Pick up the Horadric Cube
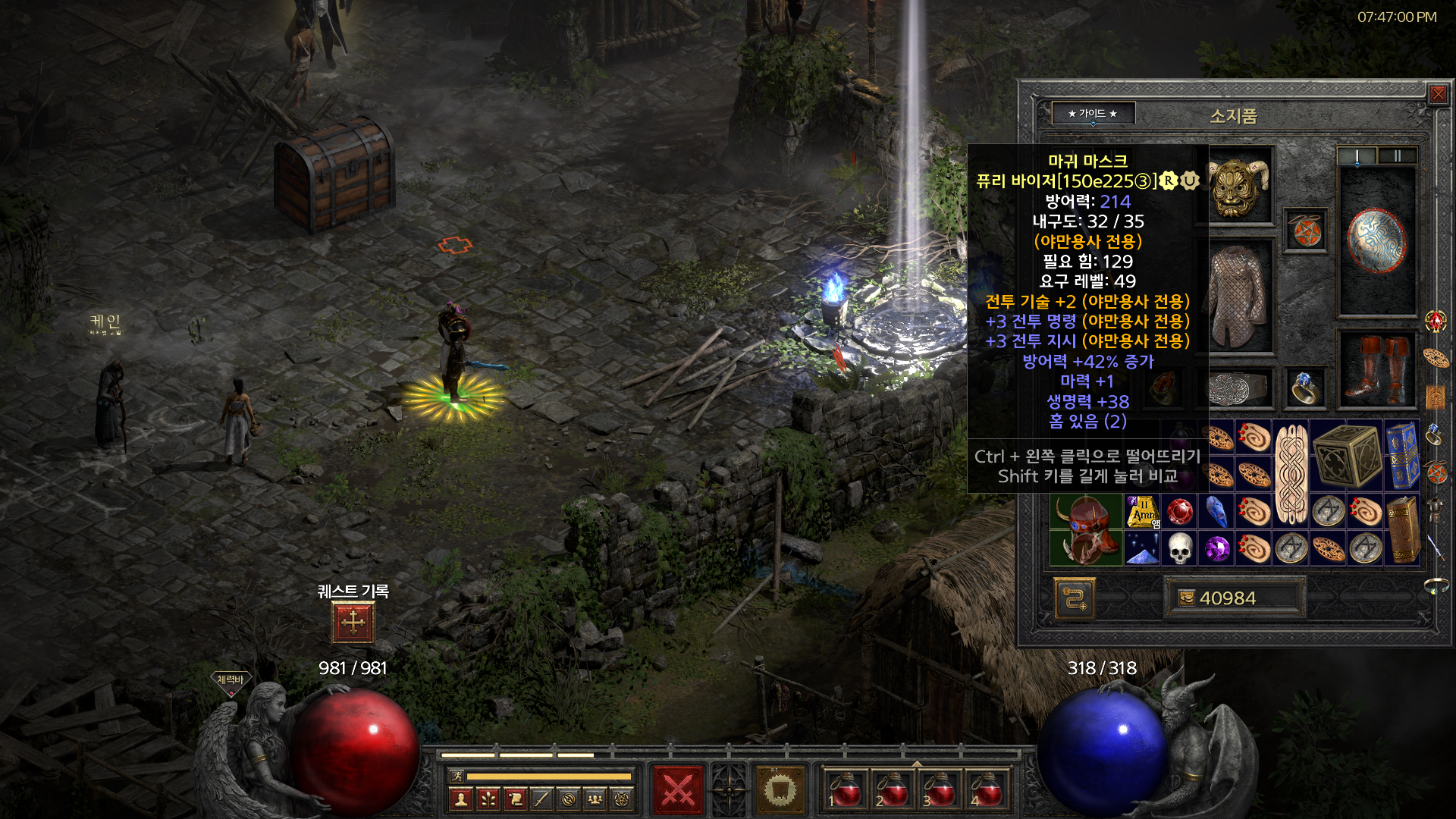 click(x=1346, y=456)
